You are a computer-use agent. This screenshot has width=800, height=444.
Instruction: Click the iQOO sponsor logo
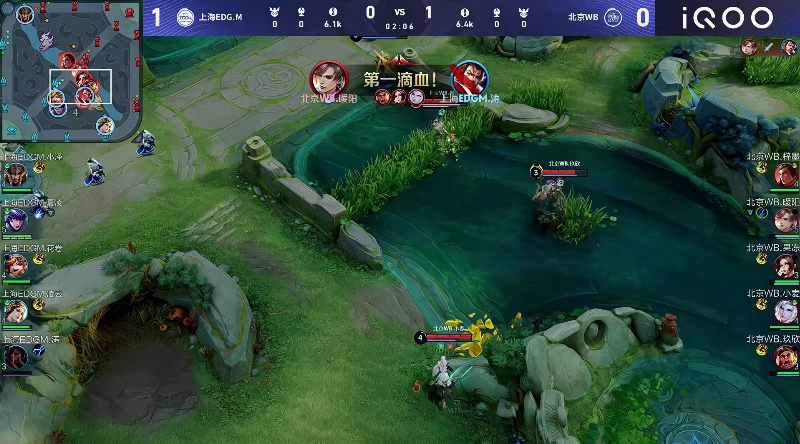point(728,18)
